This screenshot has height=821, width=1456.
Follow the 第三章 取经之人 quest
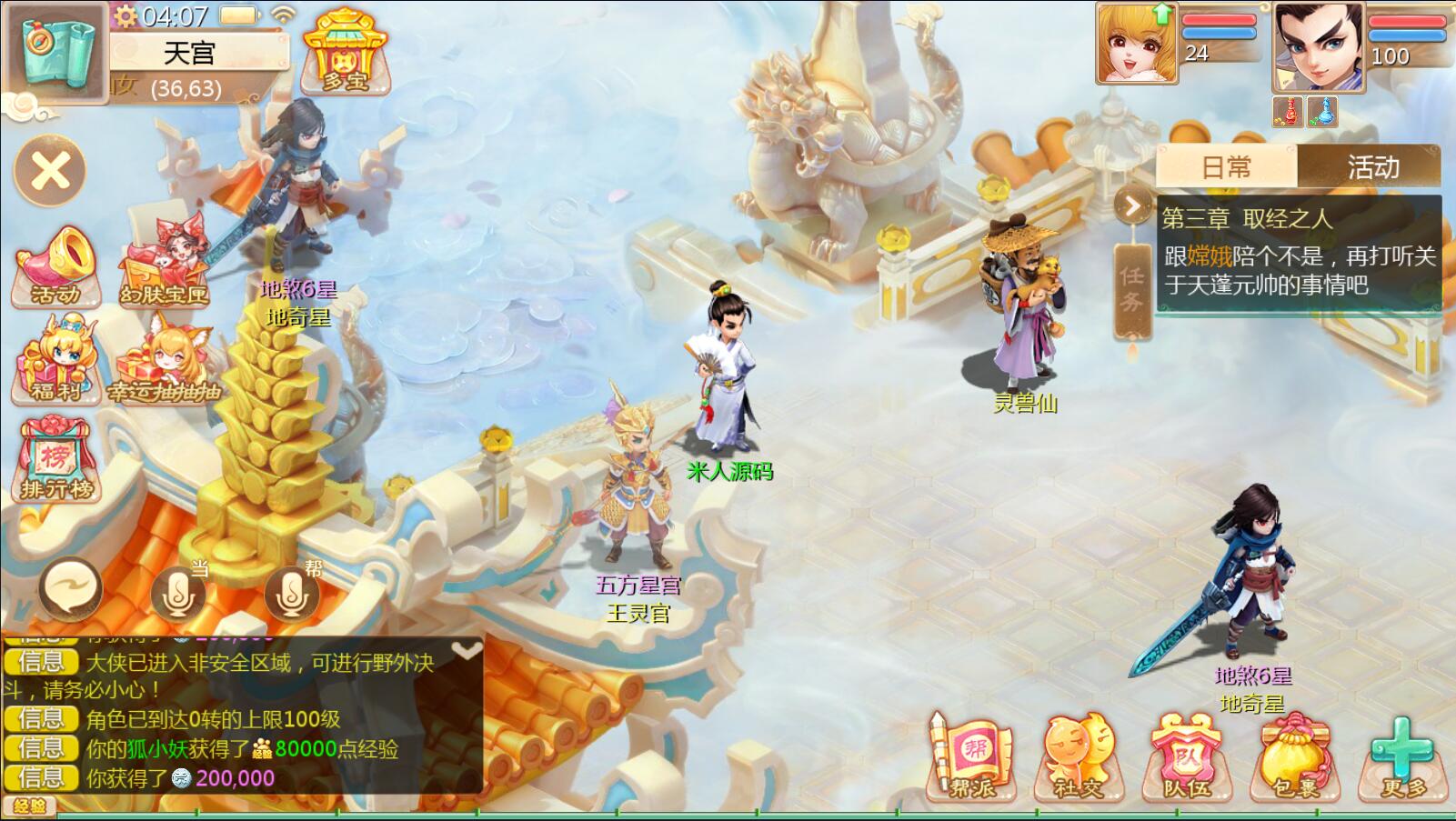(1299, 255)
